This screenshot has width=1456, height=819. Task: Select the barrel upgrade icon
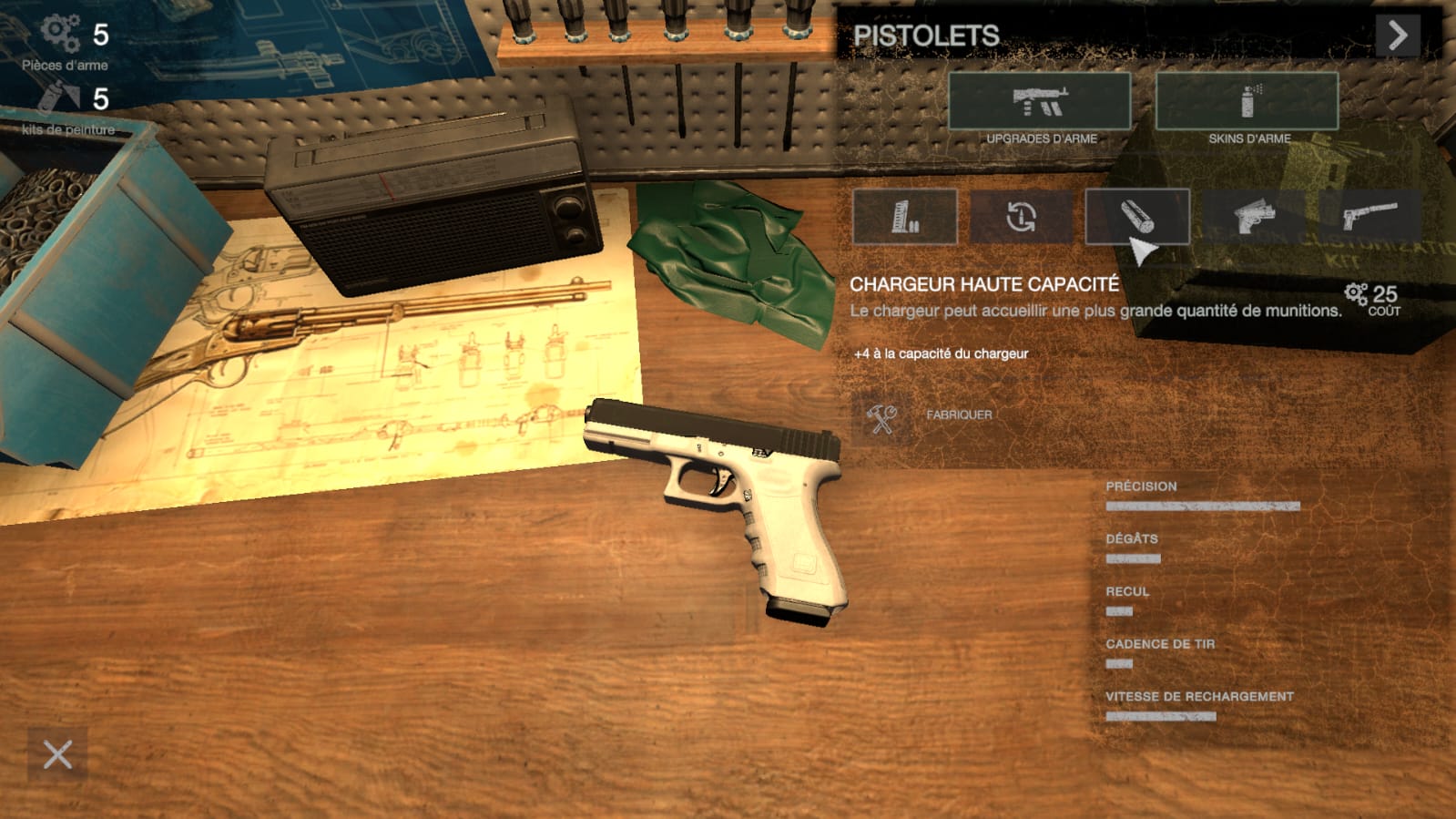tap(1136, 217)
